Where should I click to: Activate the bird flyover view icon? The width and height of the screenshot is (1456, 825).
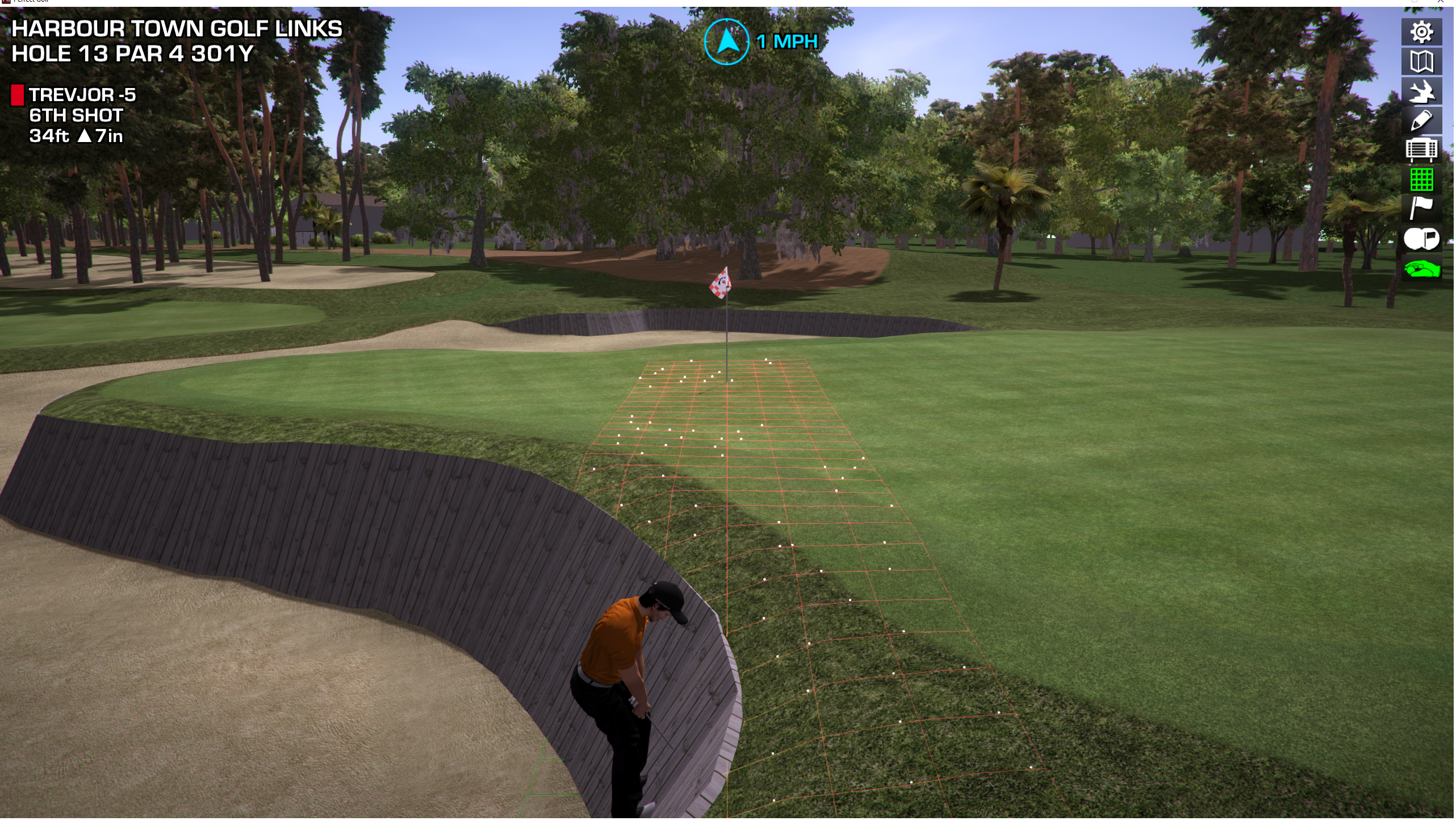pos(1423,91)
